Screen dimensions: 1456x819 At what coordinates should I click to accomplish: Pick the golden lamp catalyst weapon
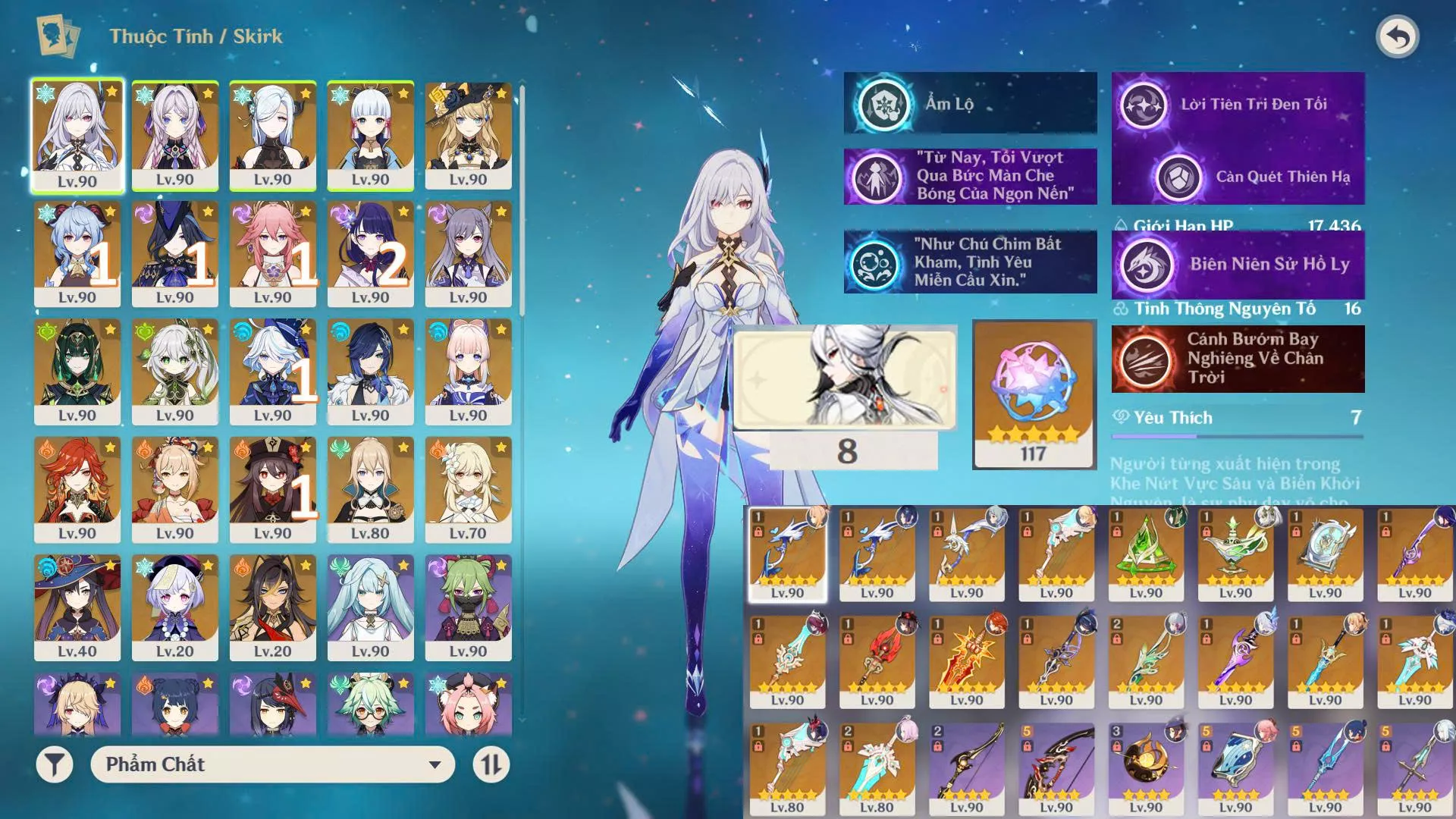[x=1235, y=554]
